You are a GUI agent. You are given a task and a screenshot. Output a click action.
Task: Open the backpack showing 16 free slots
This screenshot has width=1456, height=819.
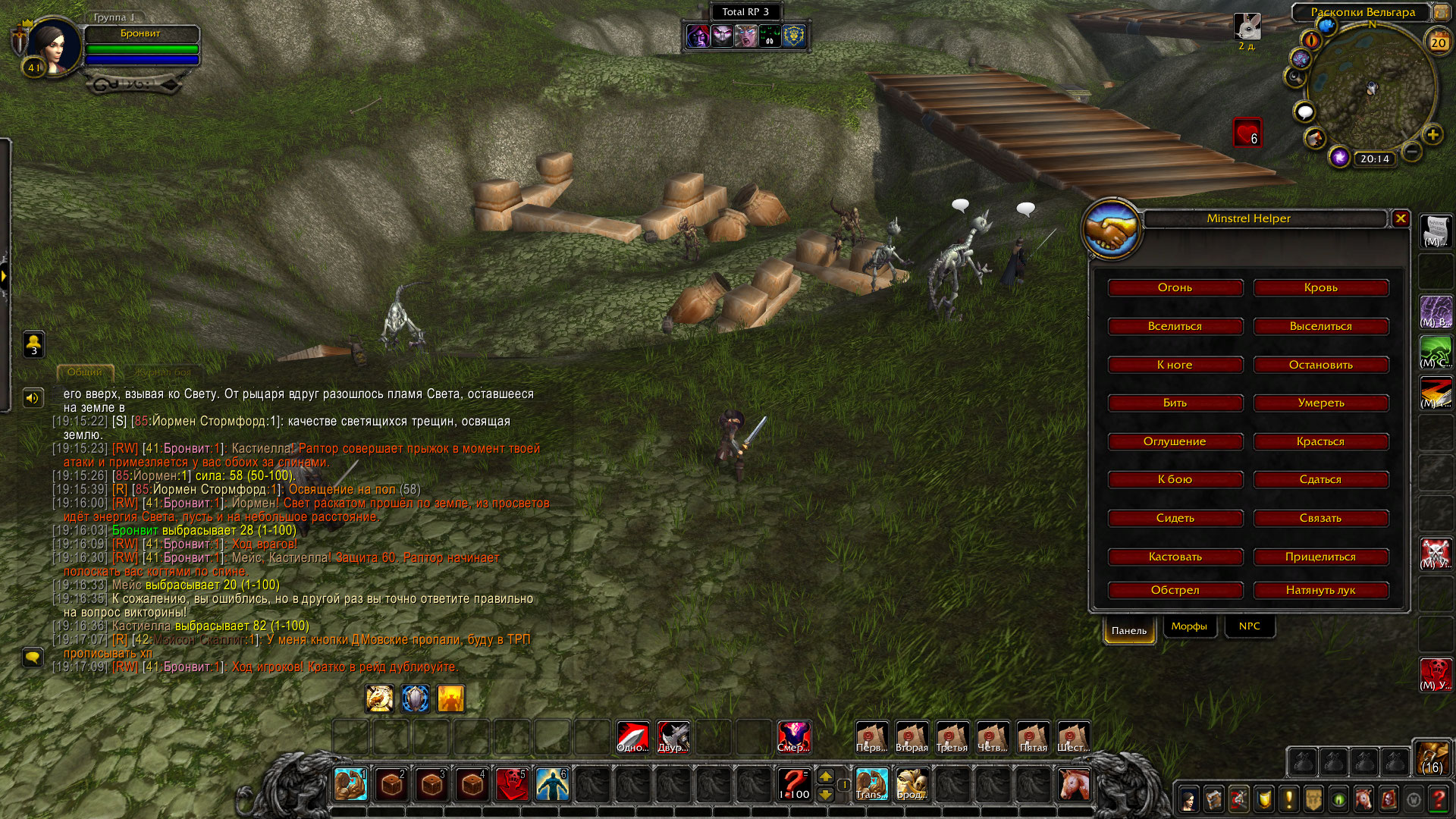tap(1432, 758)
